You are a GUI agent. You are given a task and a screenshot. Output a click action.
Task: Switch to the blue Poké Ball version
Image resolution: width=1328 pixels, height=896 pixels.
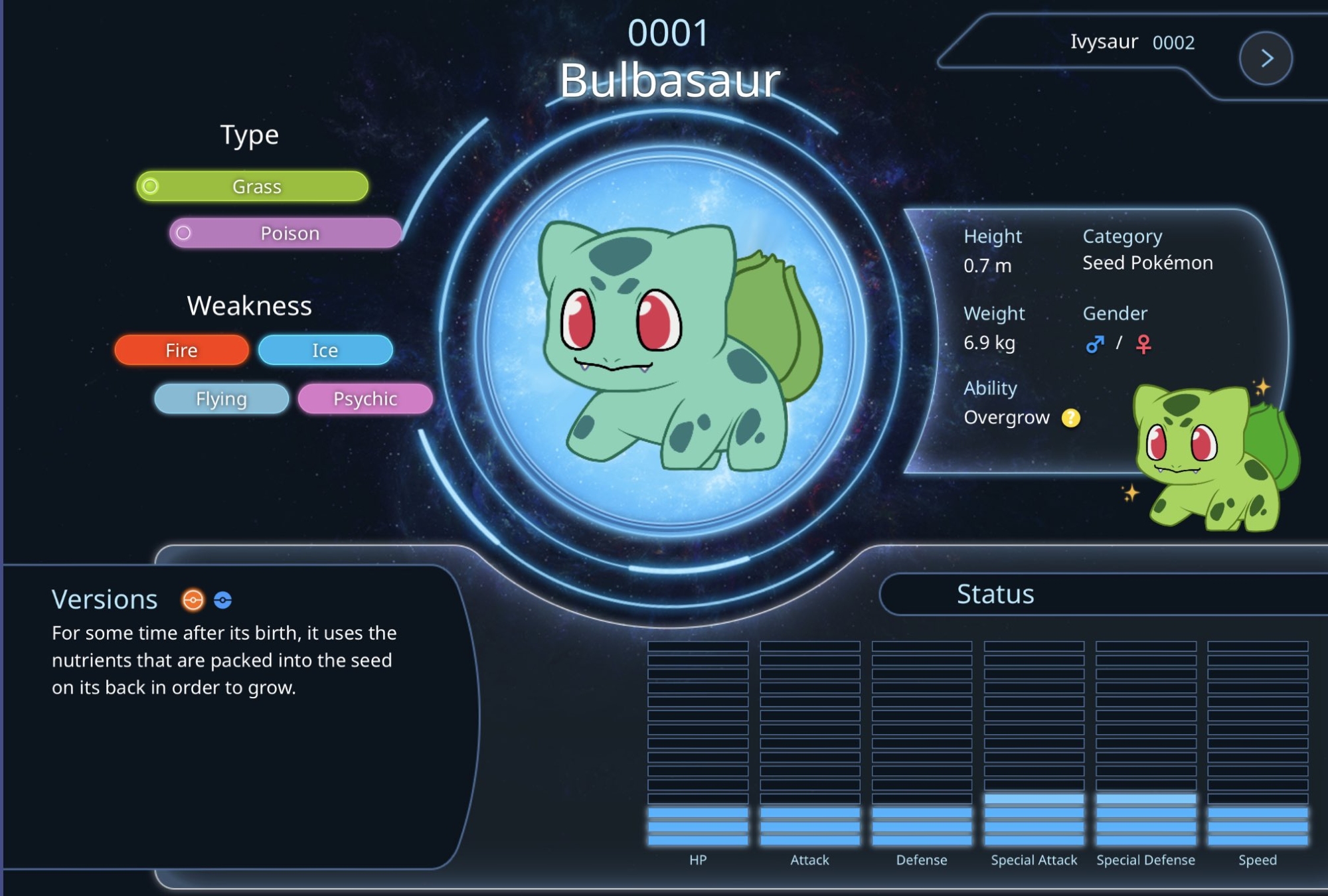[x=223, y=600]
